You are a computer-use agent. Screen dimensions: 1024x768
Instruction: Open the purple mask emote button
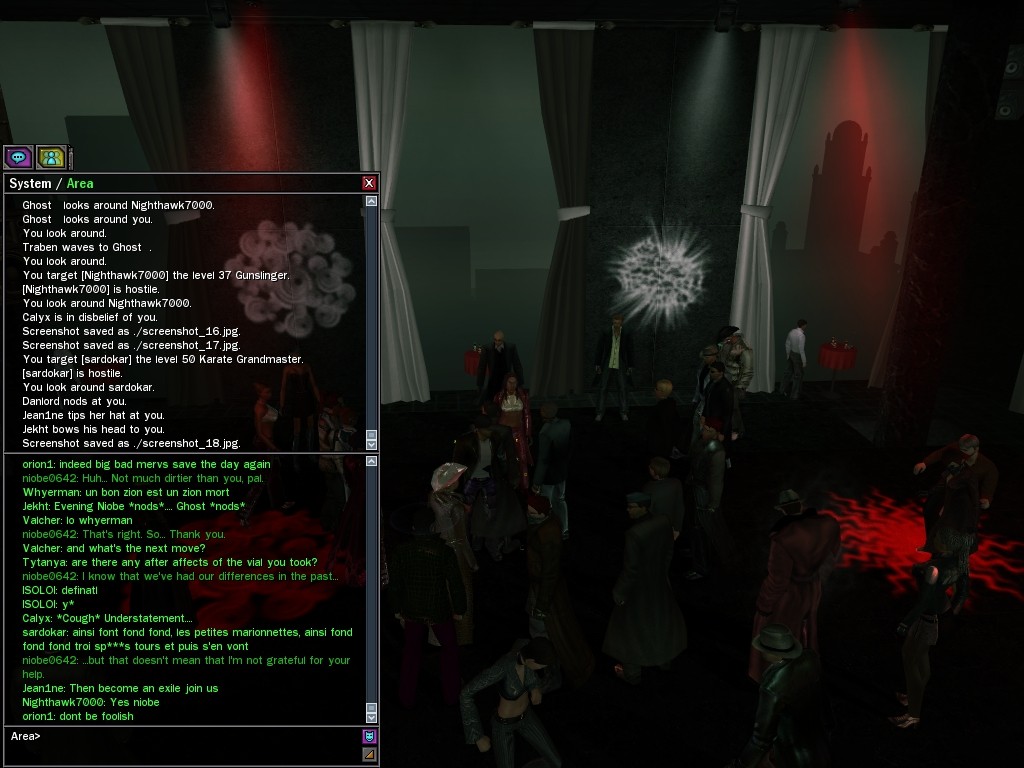pyautogui.click(x=369, y=737)
